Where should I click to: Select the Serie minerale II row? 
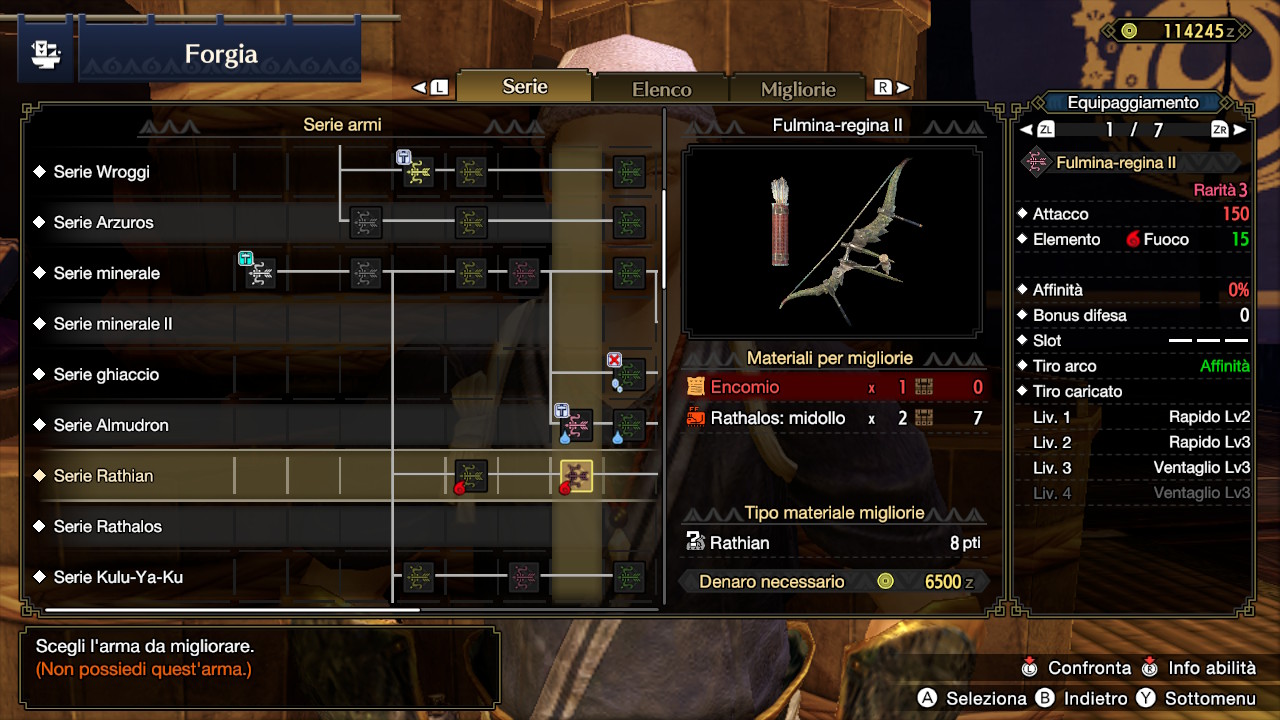(x=113, y=324)
